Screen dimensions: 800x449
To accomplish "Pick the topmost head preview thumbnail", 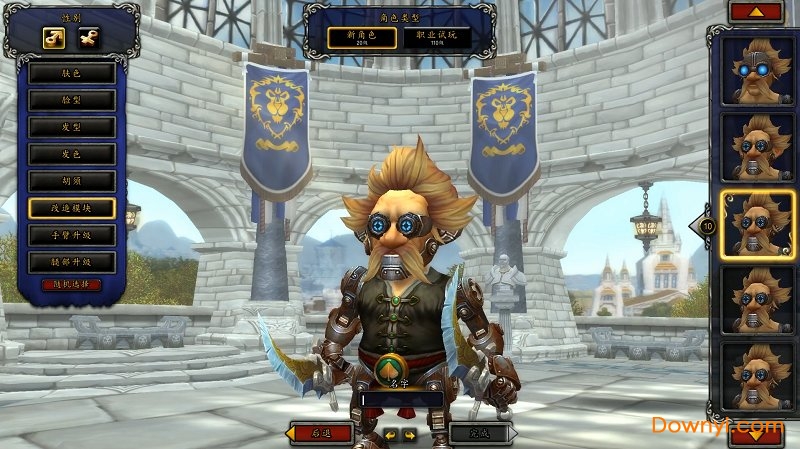I will coord(758,71).
